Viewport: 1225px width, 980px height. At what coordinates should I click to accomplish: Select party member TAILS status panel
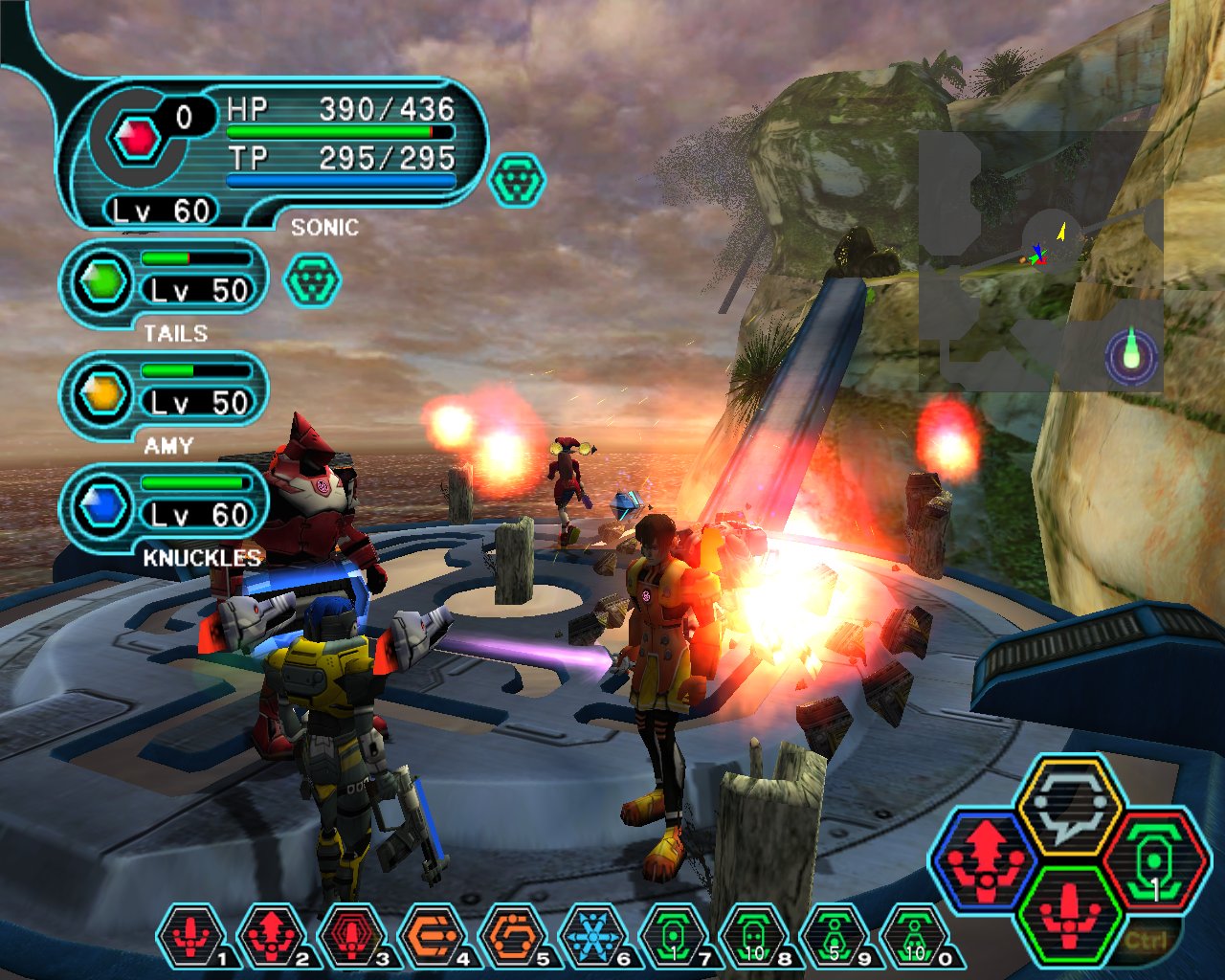click(165, 284)
